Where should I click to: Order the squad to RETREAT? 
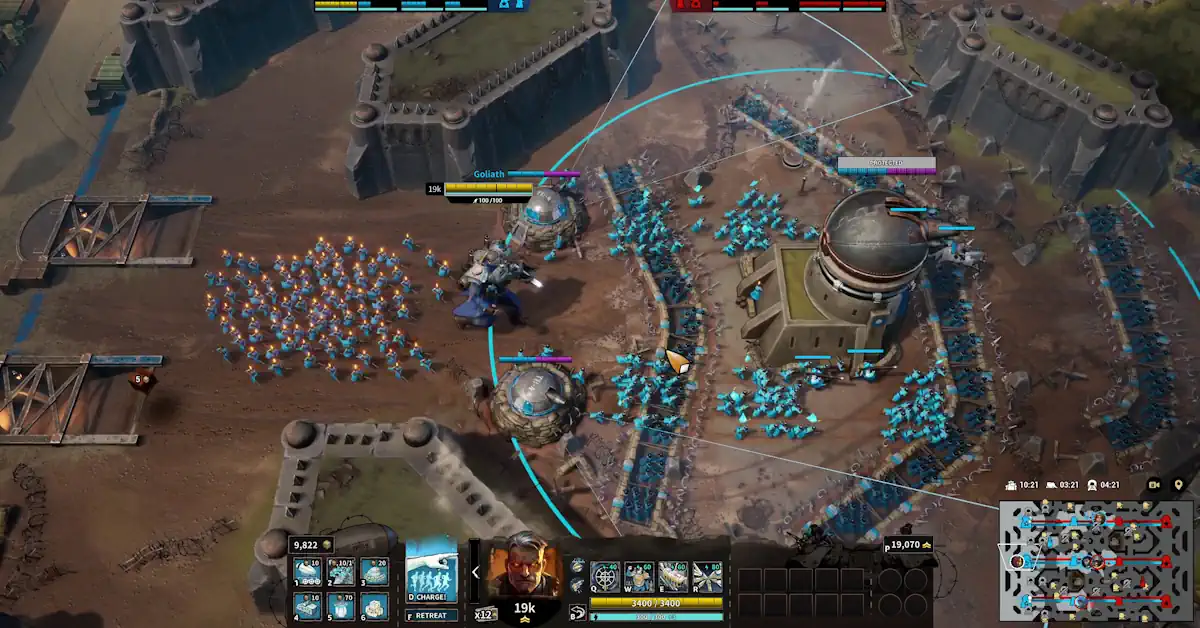431,616
